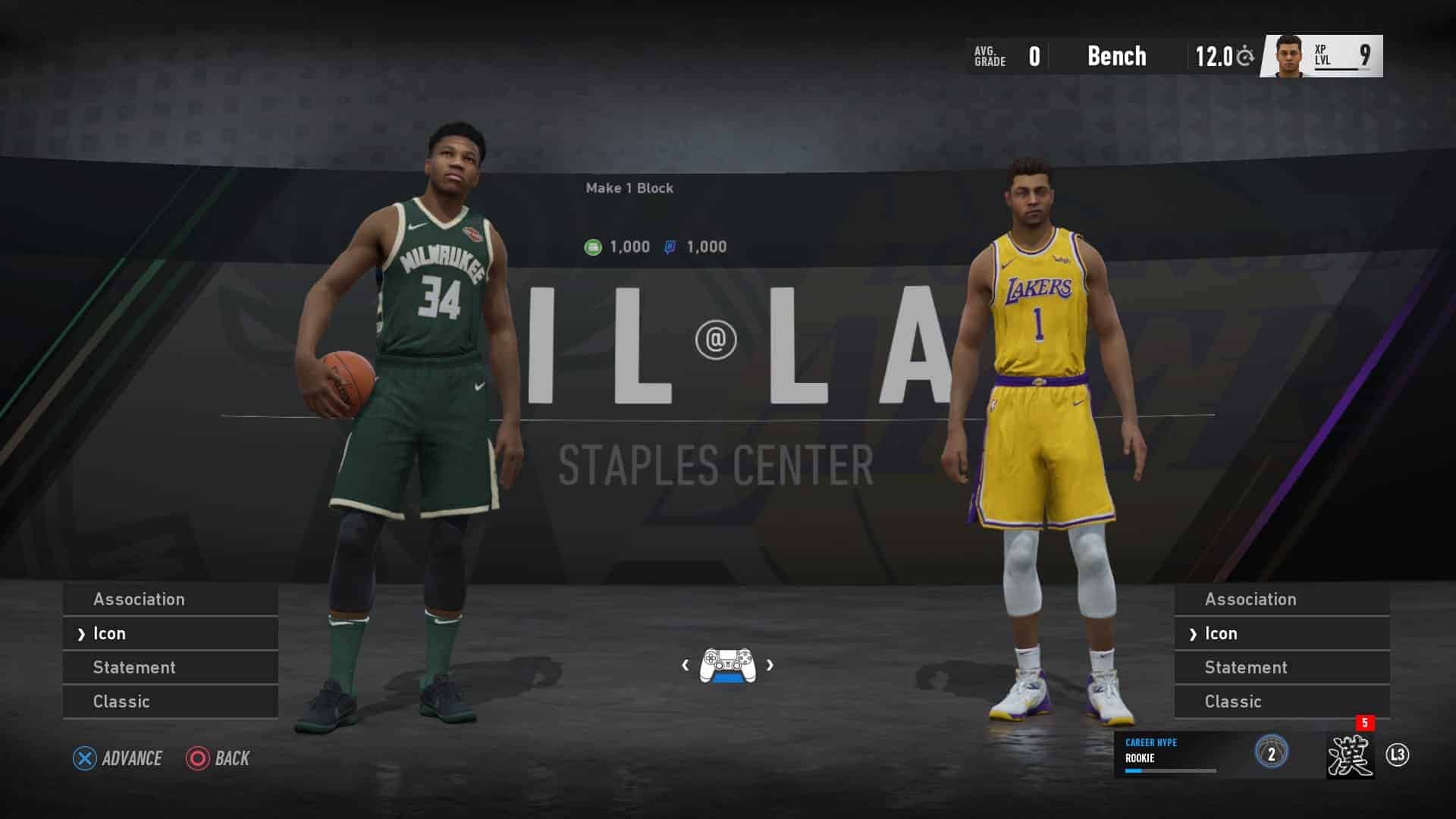Choose the Lakers Icon uniform option
1456x819 pixels.
(1282, 633)
